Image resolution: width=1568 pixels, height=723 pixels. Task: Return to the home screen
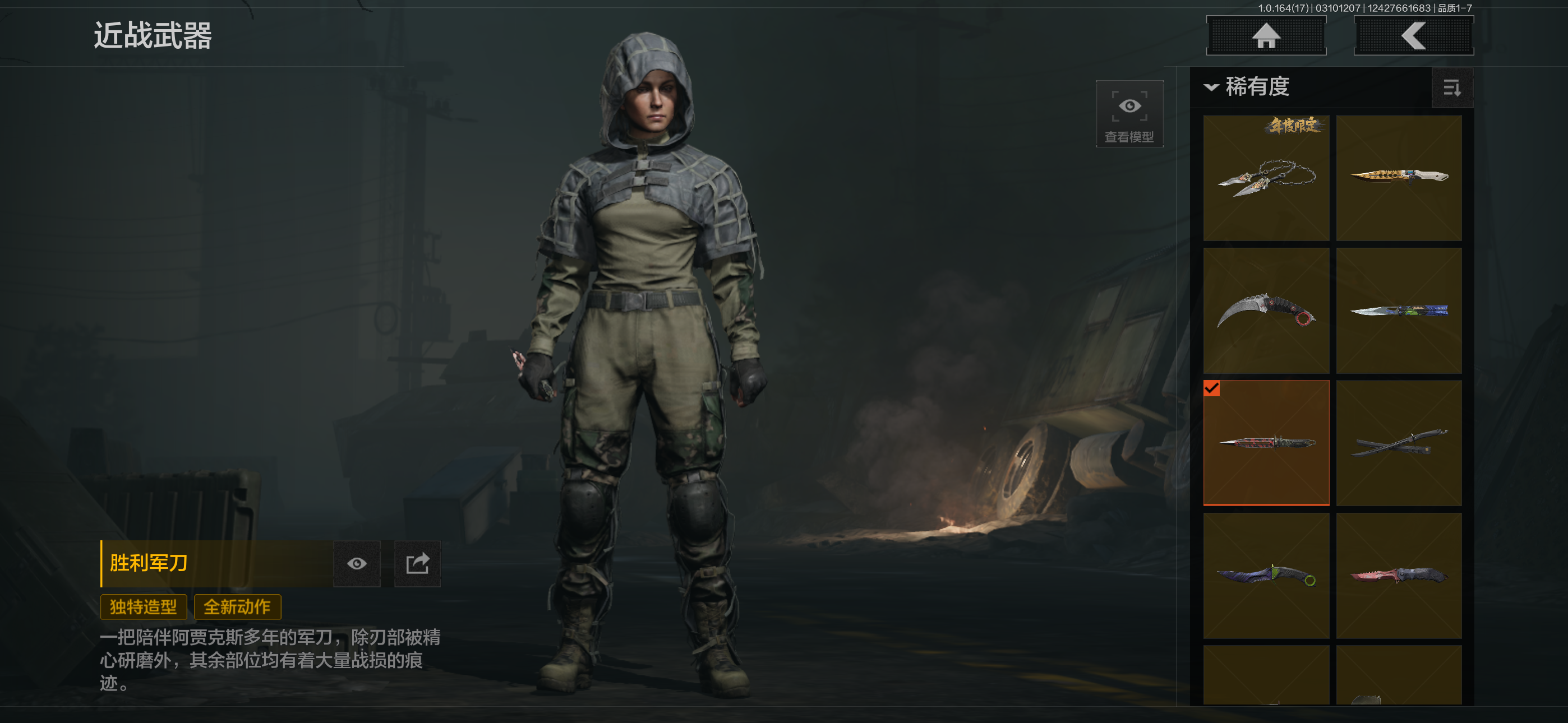pyautogui.click(x=1266, y=36)
